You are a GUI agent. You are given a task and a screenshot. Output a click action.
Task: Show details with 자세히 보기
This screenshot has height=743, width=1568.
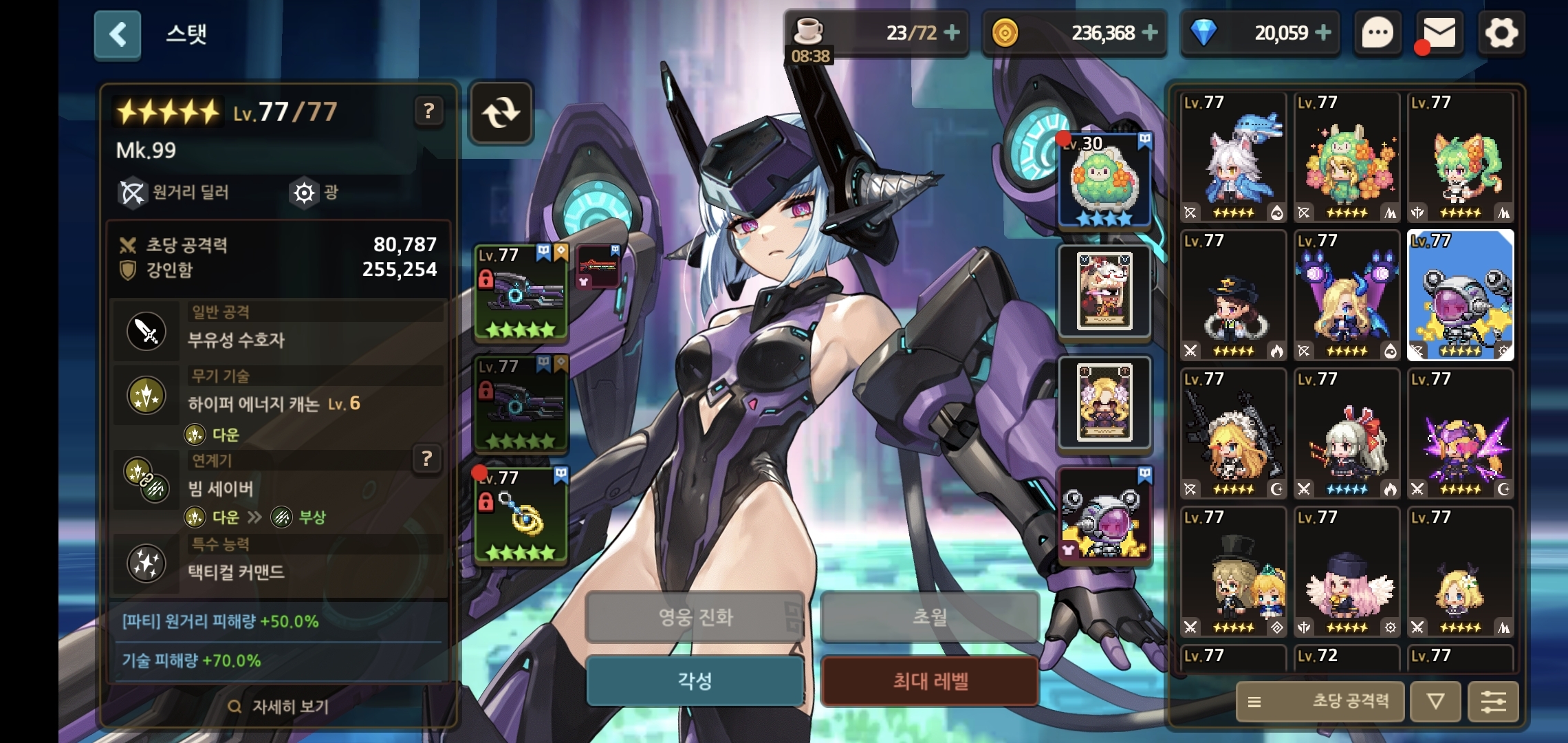point(279,707)
